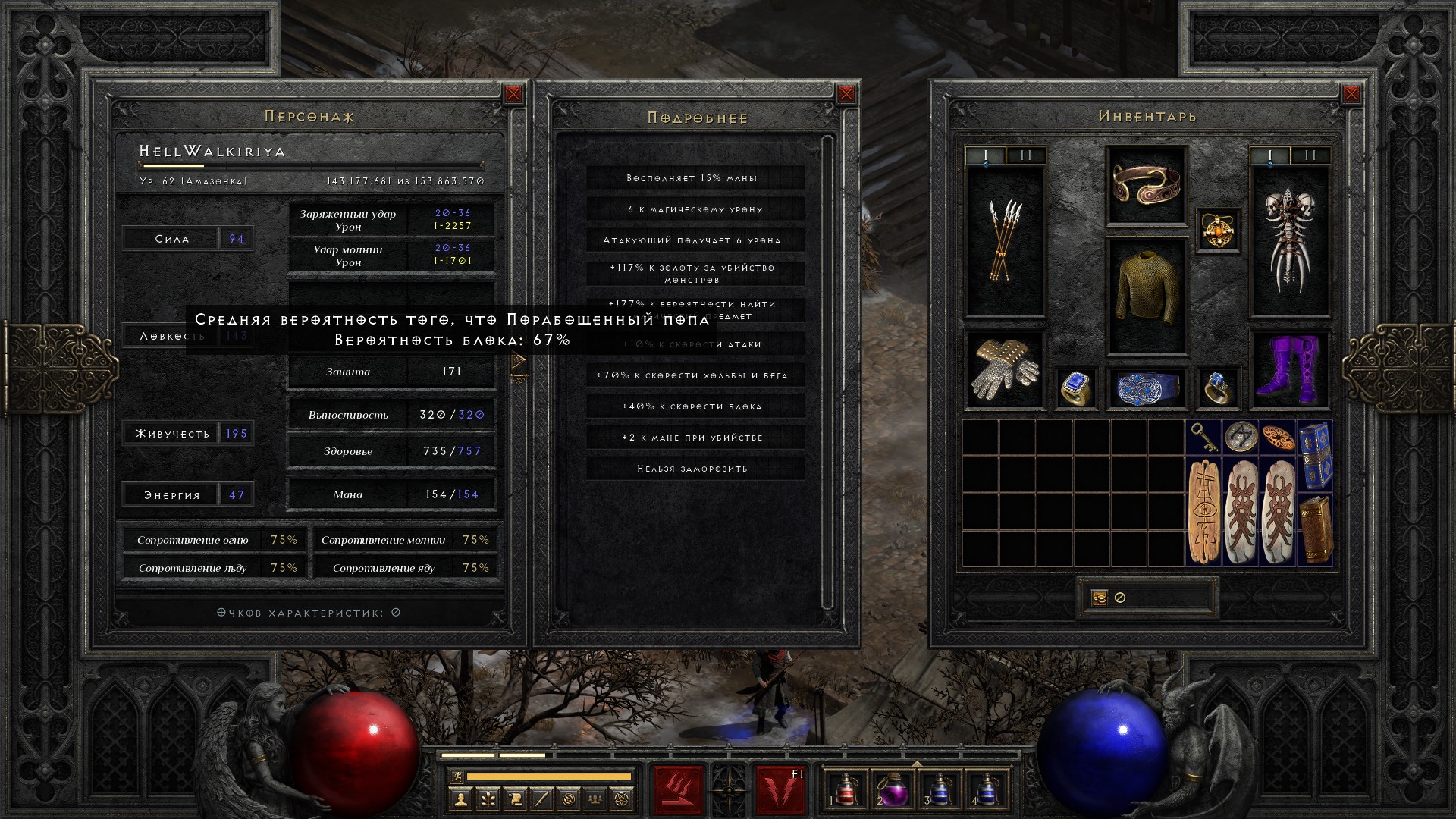Choose the purple boots slot
Image resolution: width=1456 pixels, height=819 pixels.
point(1289,370)
